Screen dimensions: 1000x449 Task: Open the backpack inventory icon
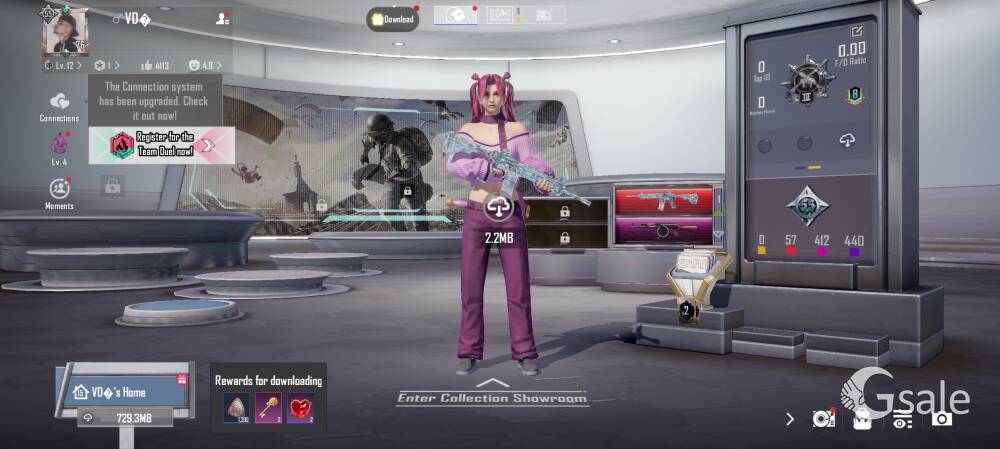[862, 418]
